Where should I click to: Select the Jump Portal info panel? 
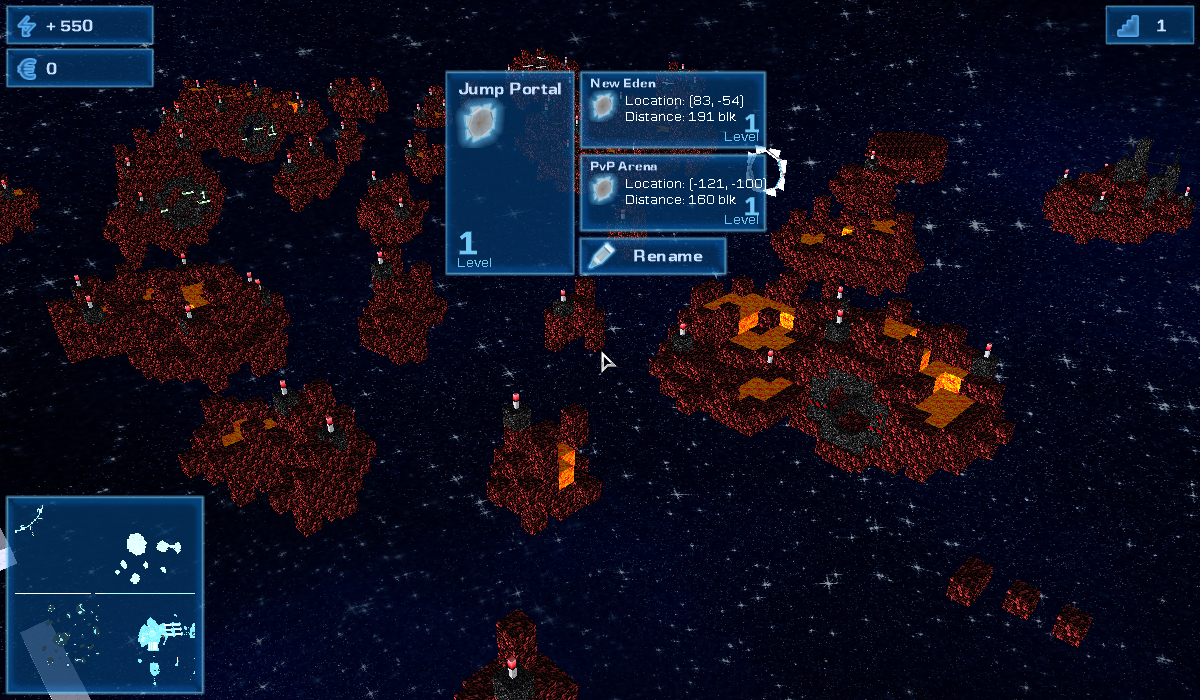click(x=510, y=172)
